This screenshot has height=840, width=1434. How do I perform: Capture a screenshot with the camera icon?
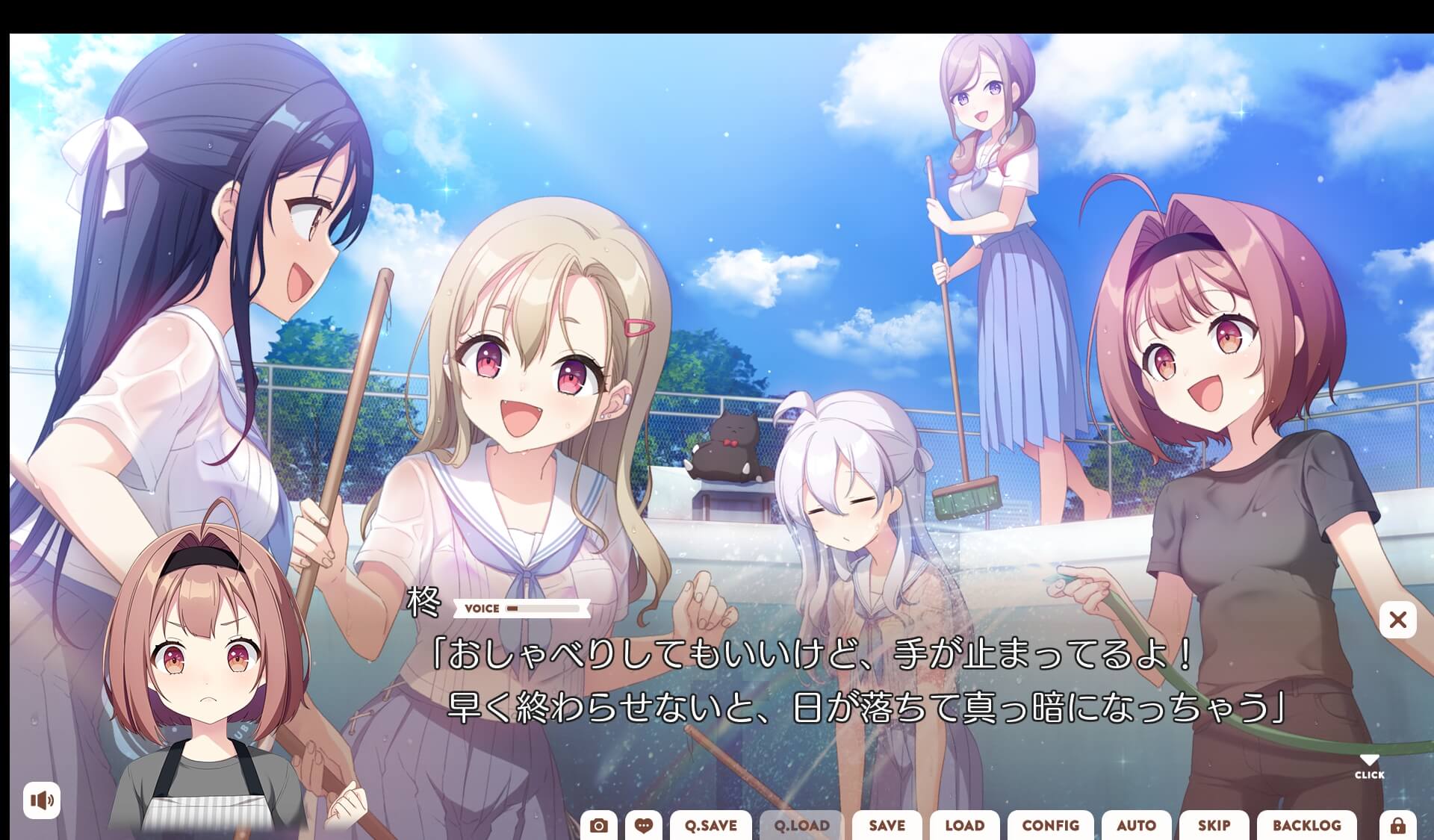pos(599,826)
